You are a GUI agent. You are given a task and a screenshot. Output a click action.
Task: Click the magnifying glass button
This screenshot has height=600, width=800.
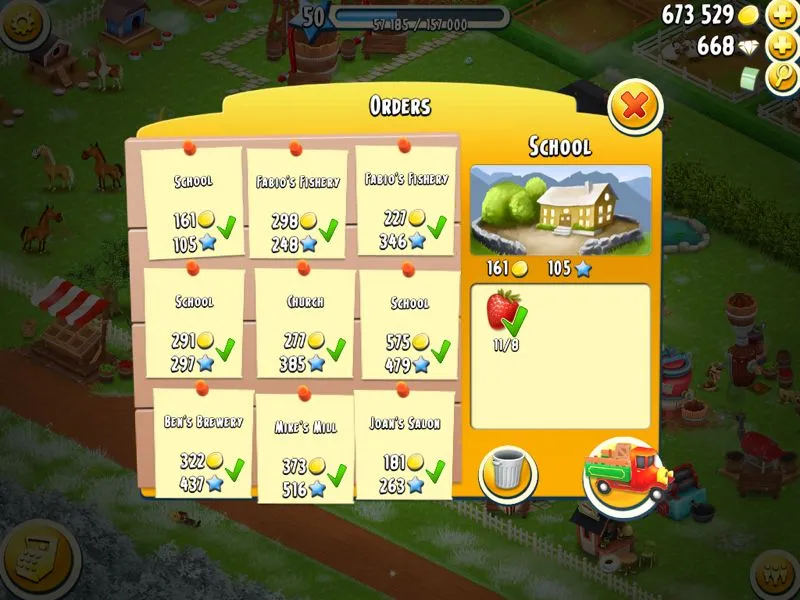pos(781,78)
